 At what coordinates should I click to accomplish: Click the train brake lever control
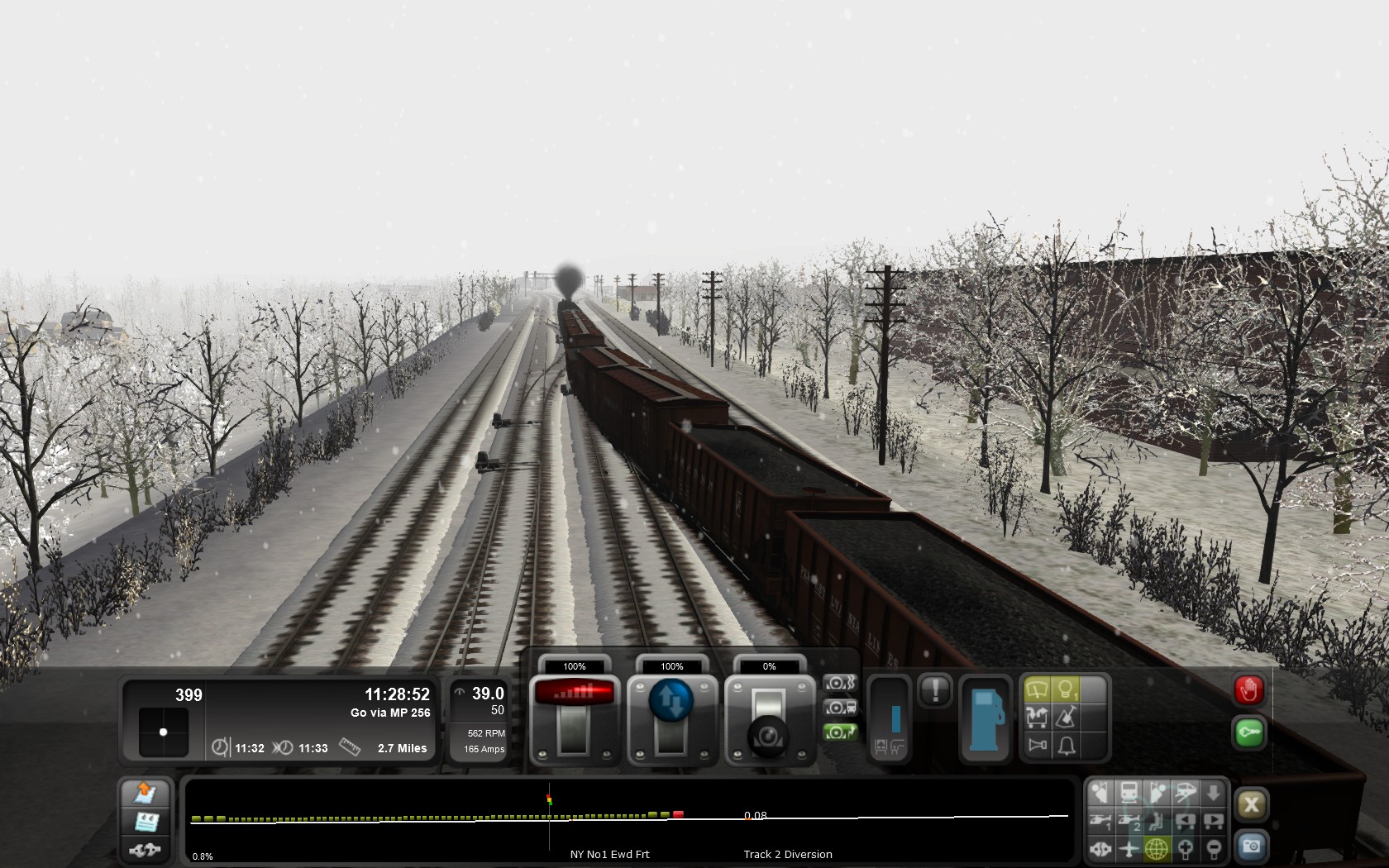[x=769, y=719]
